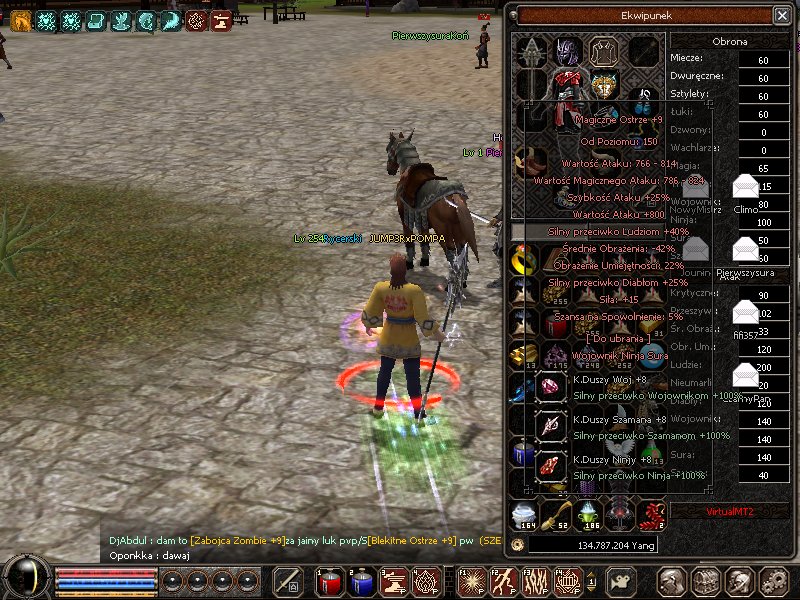Screen dimensions: 800x600
Task: Click the chat message from DjAbdul
Action: (x=300, y=540)
